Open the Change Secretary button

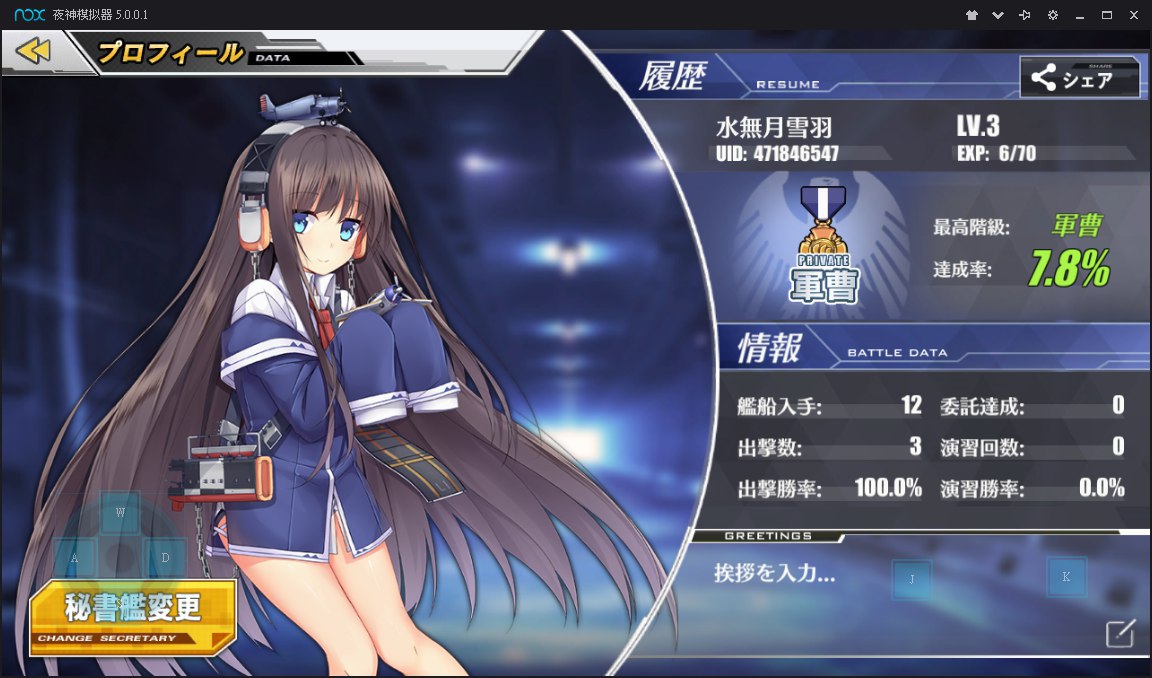132,614
